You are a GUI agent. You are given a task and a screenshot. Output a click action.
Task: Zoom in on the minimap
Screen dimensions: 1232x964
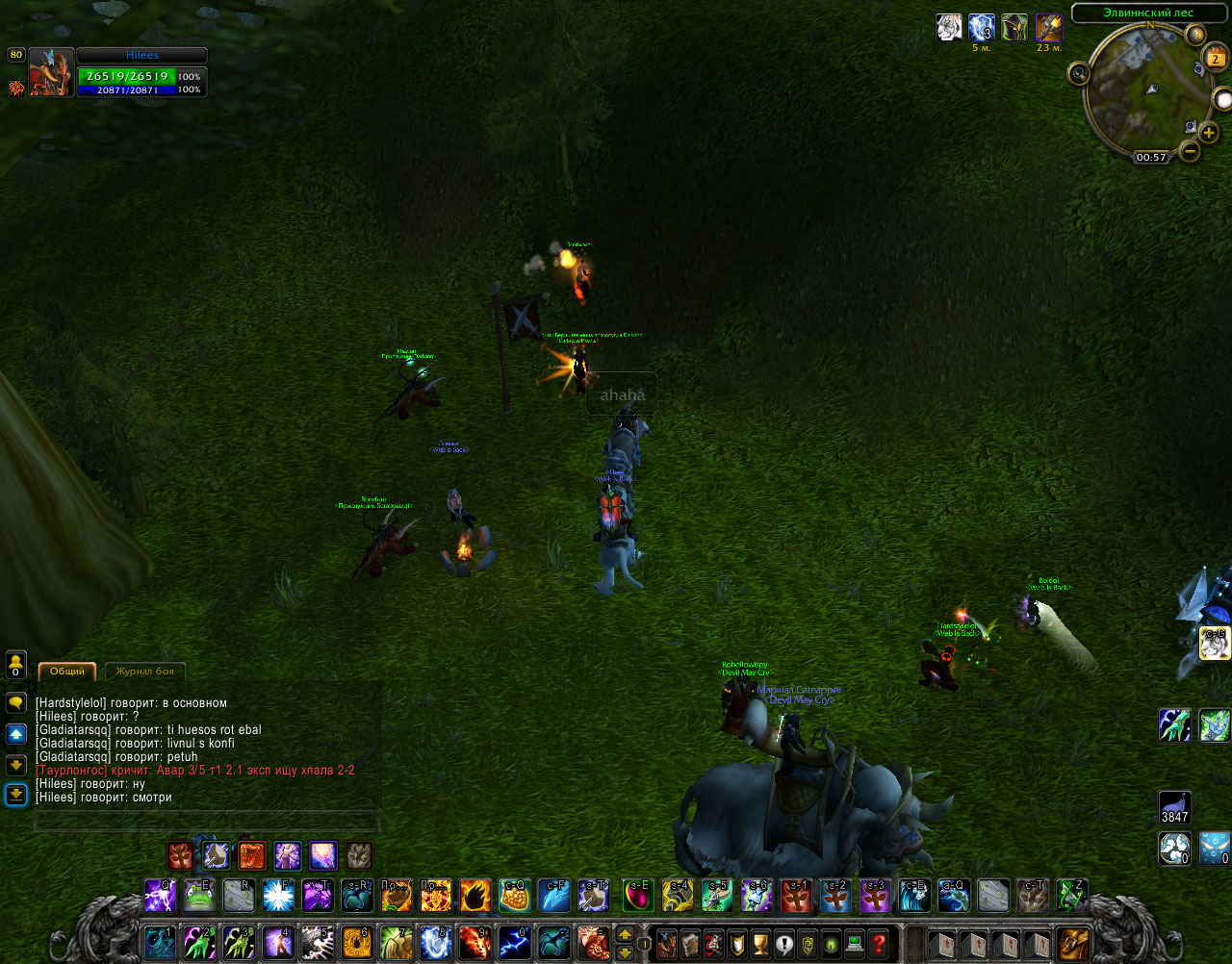point(1209,133)
